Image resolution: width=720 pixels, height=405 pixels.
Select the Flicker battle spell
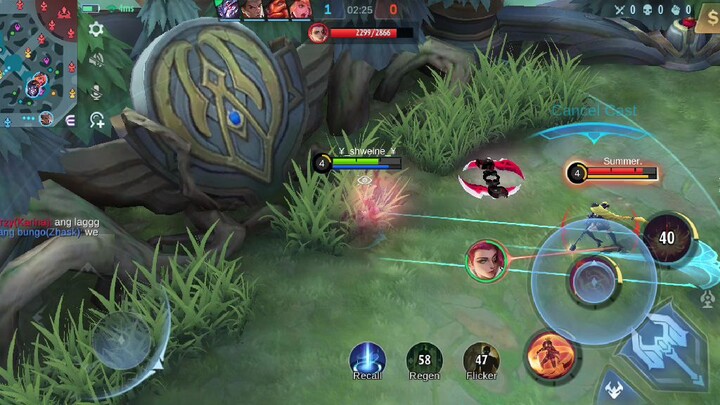point(481,359)
